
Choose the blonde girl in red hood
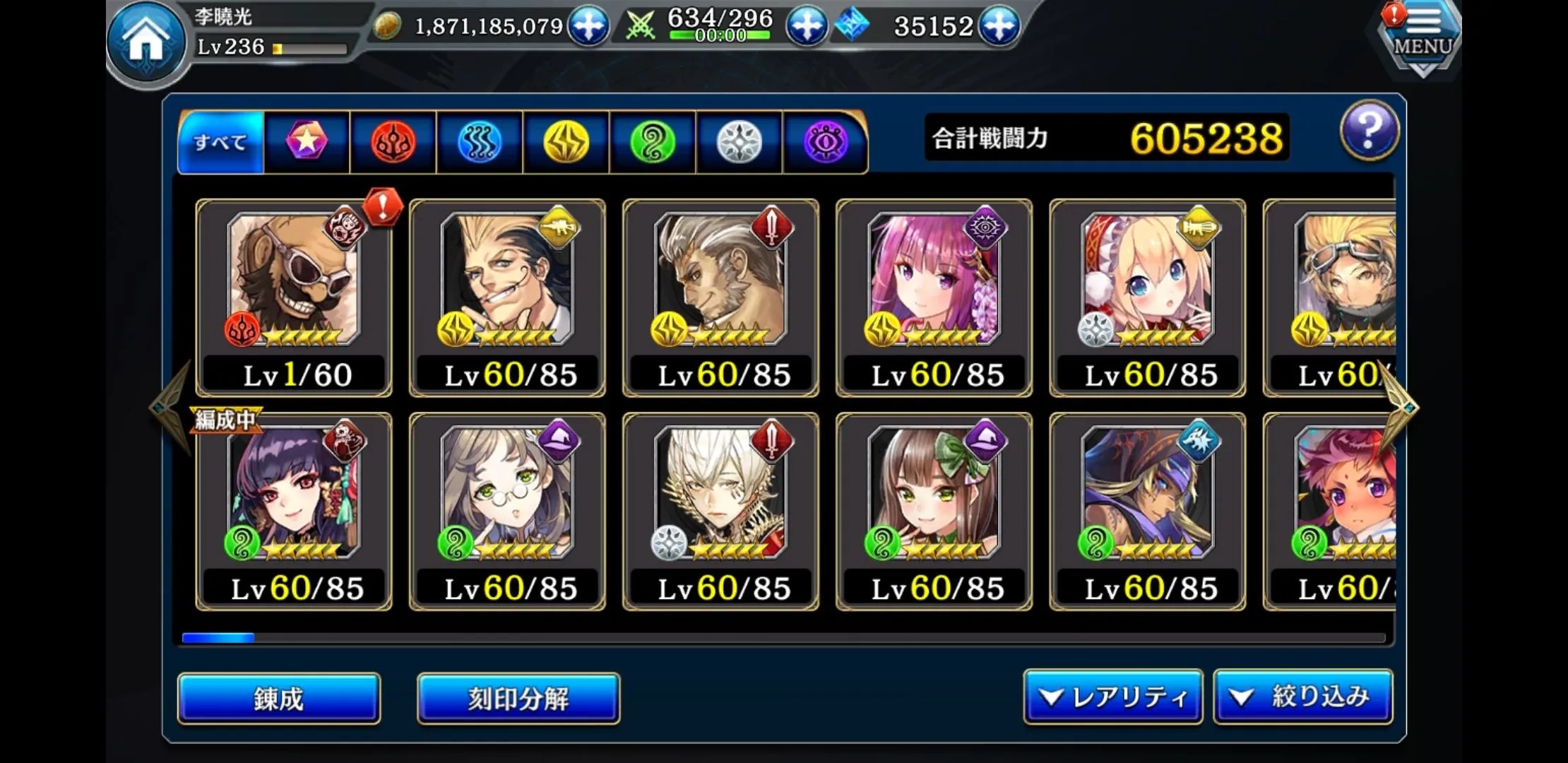tap(1147, 297)
